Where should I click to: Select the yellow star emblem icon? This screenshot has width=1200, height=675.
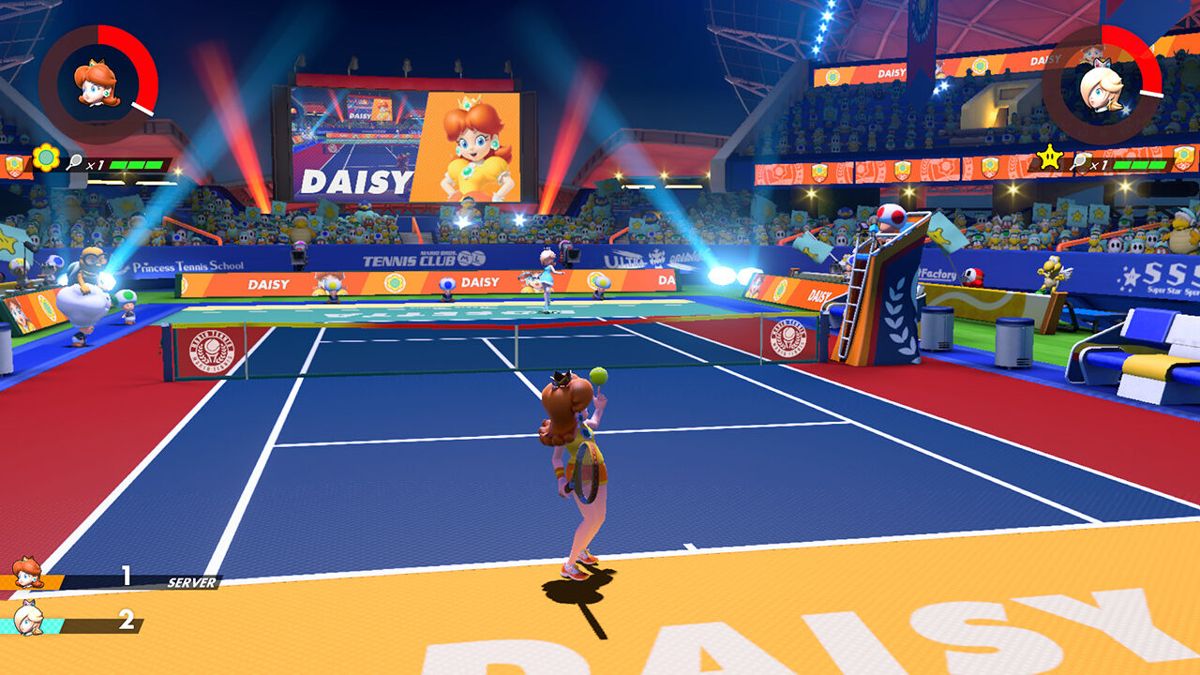point(1049,157)
